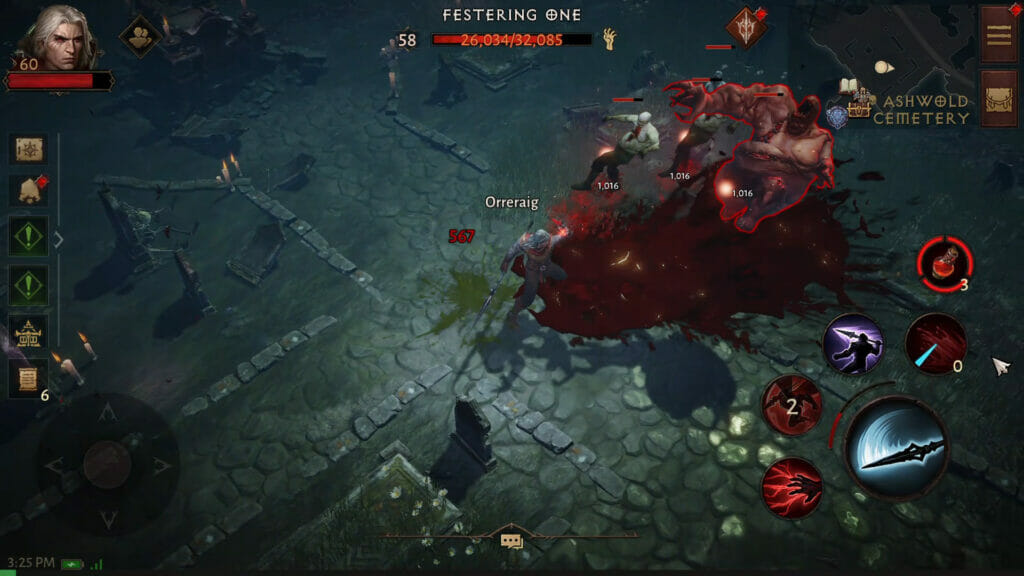
Task: Open the party members icon
Action: coord(140,36)
